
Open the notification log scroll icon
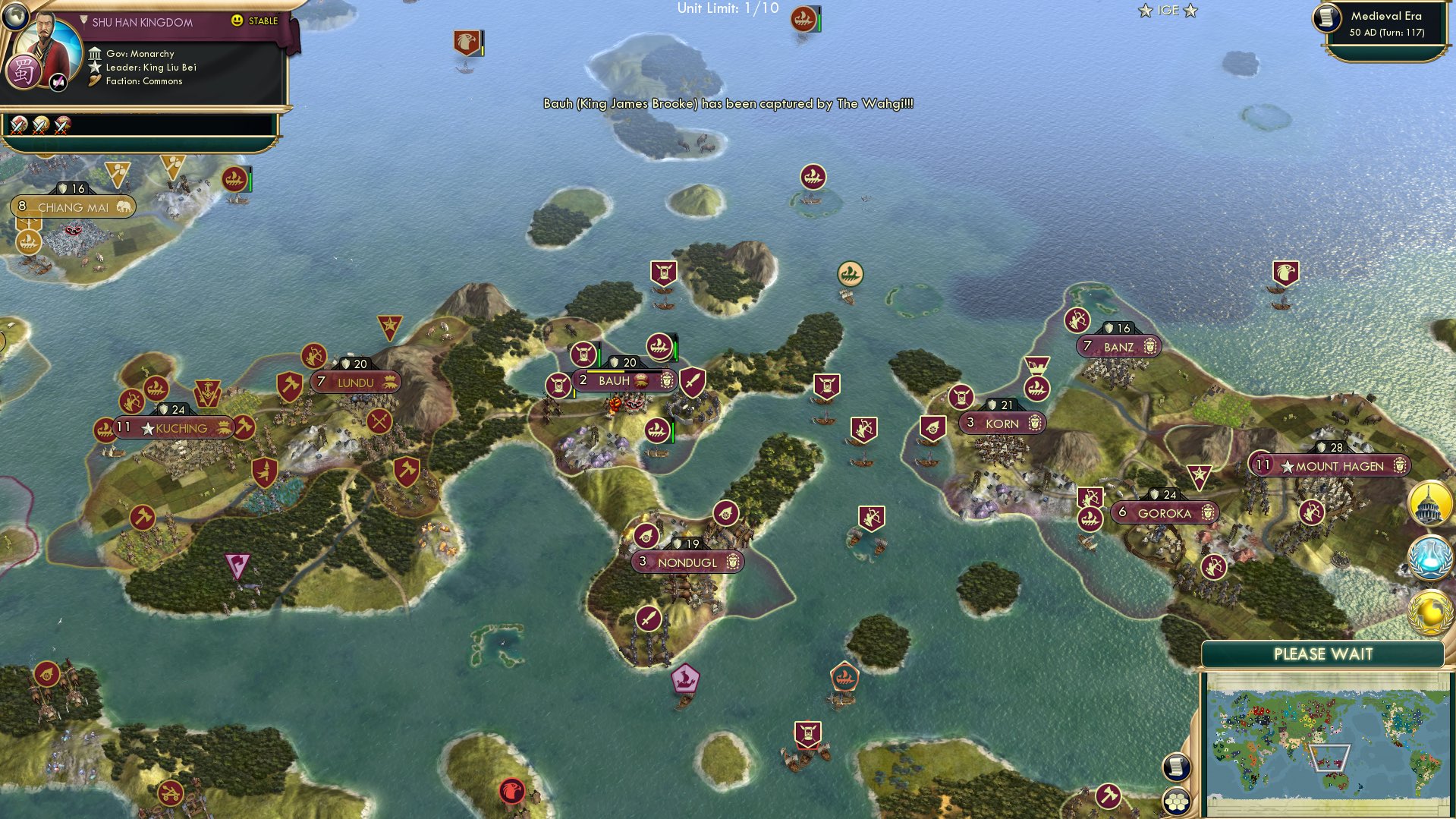(1176, 767)
